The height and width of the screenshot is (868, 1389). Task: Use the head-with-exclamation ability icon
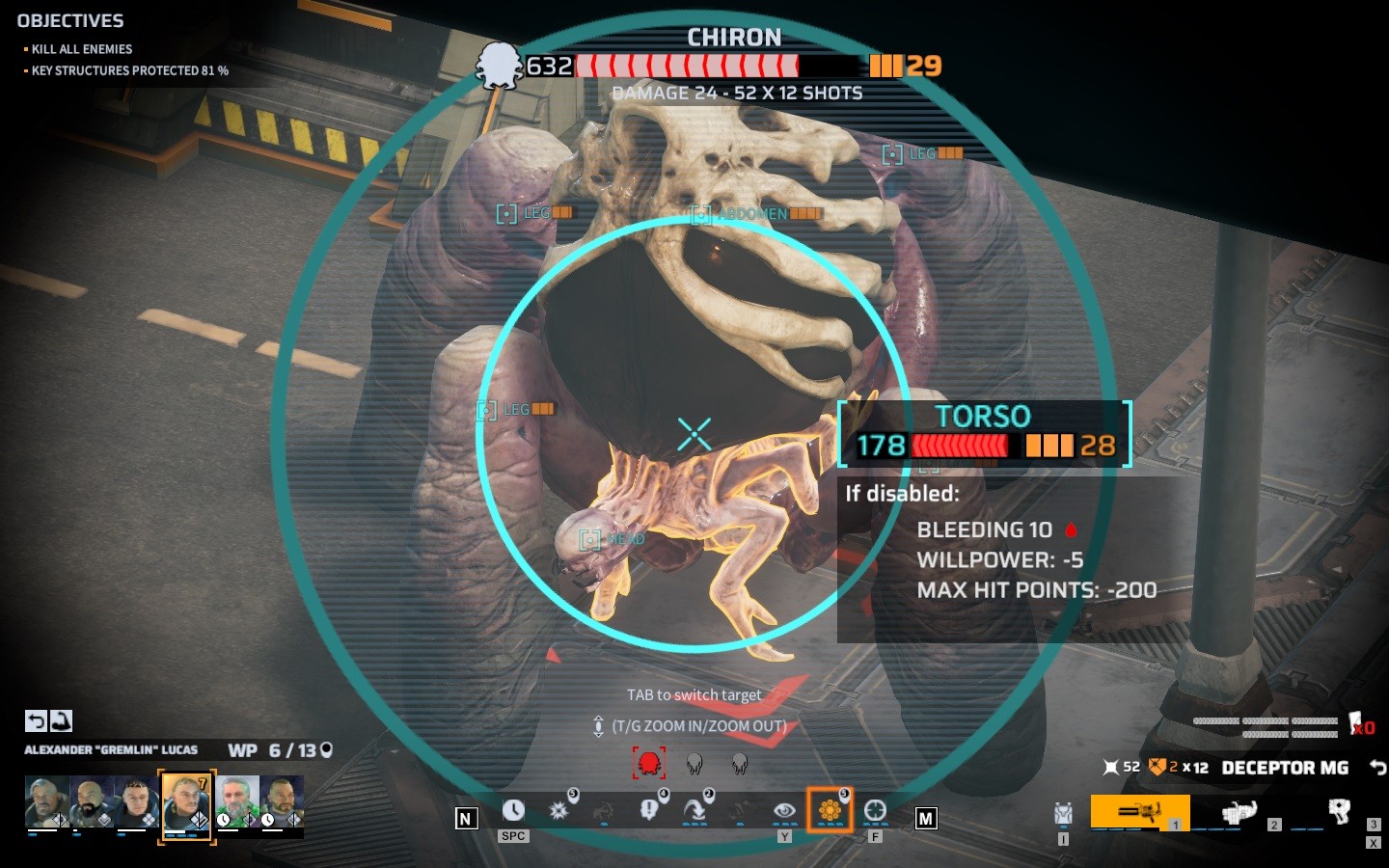click(649, 811)
